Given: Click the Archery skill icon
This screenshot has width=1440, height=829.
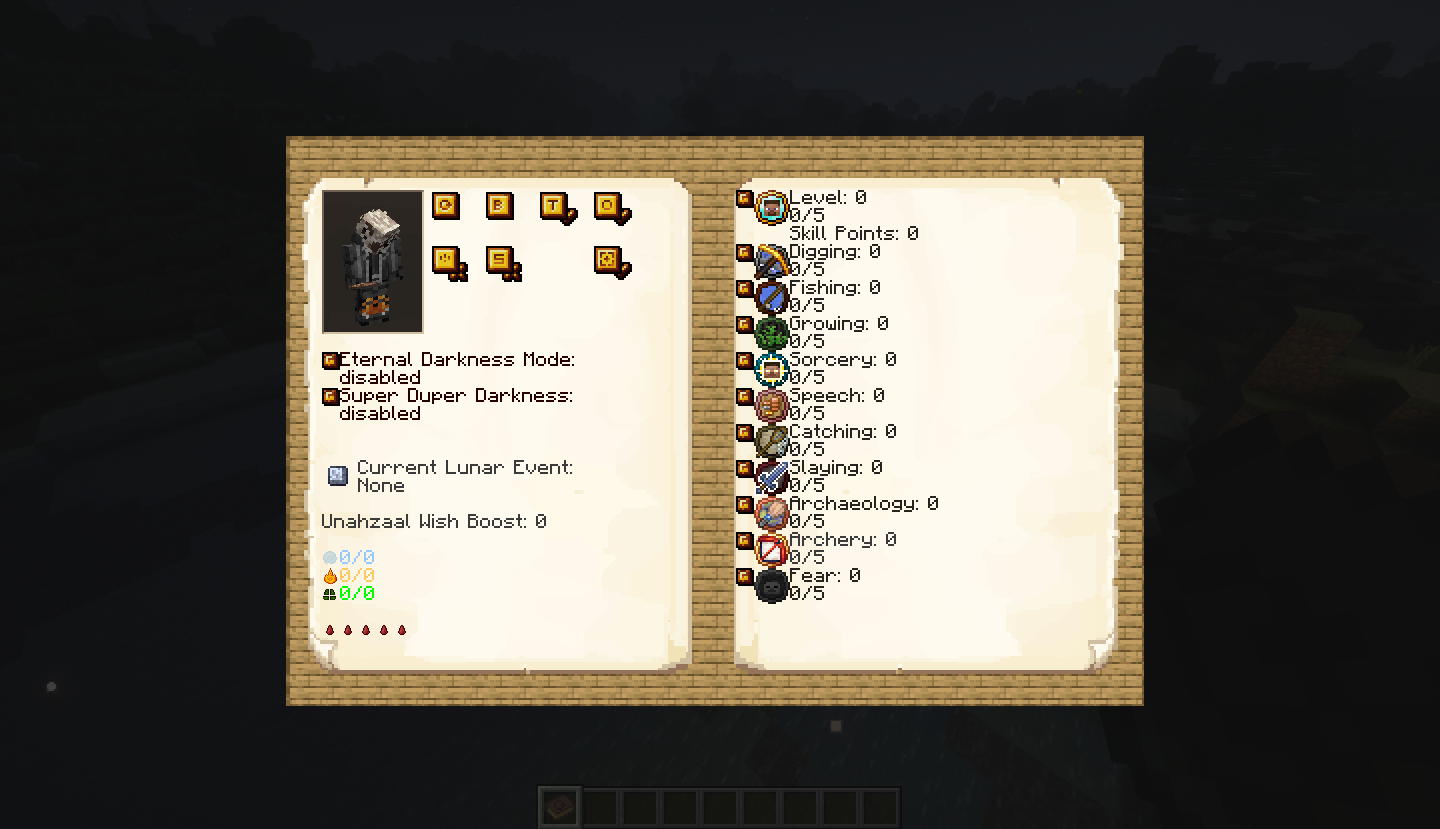Looking at the screenshot, I should 772,550.
